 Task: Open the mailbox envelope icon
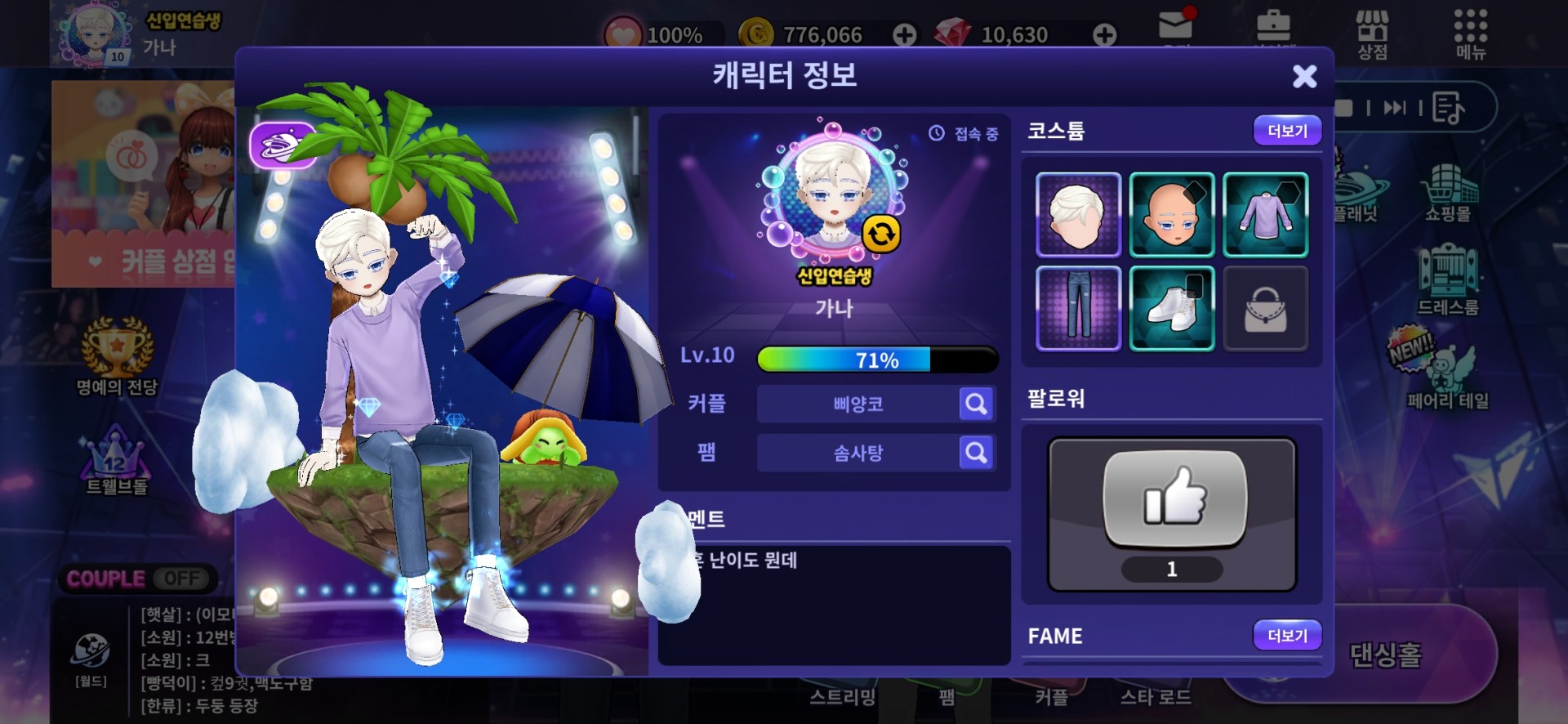[1175, 26]
